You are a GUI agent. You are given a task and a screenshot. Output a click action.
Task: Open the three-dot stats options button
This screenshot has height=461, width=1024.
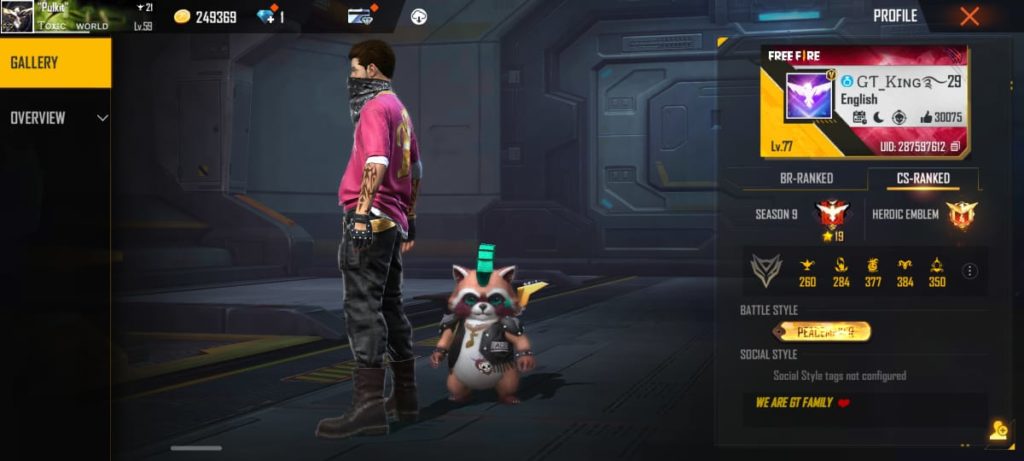970,271
